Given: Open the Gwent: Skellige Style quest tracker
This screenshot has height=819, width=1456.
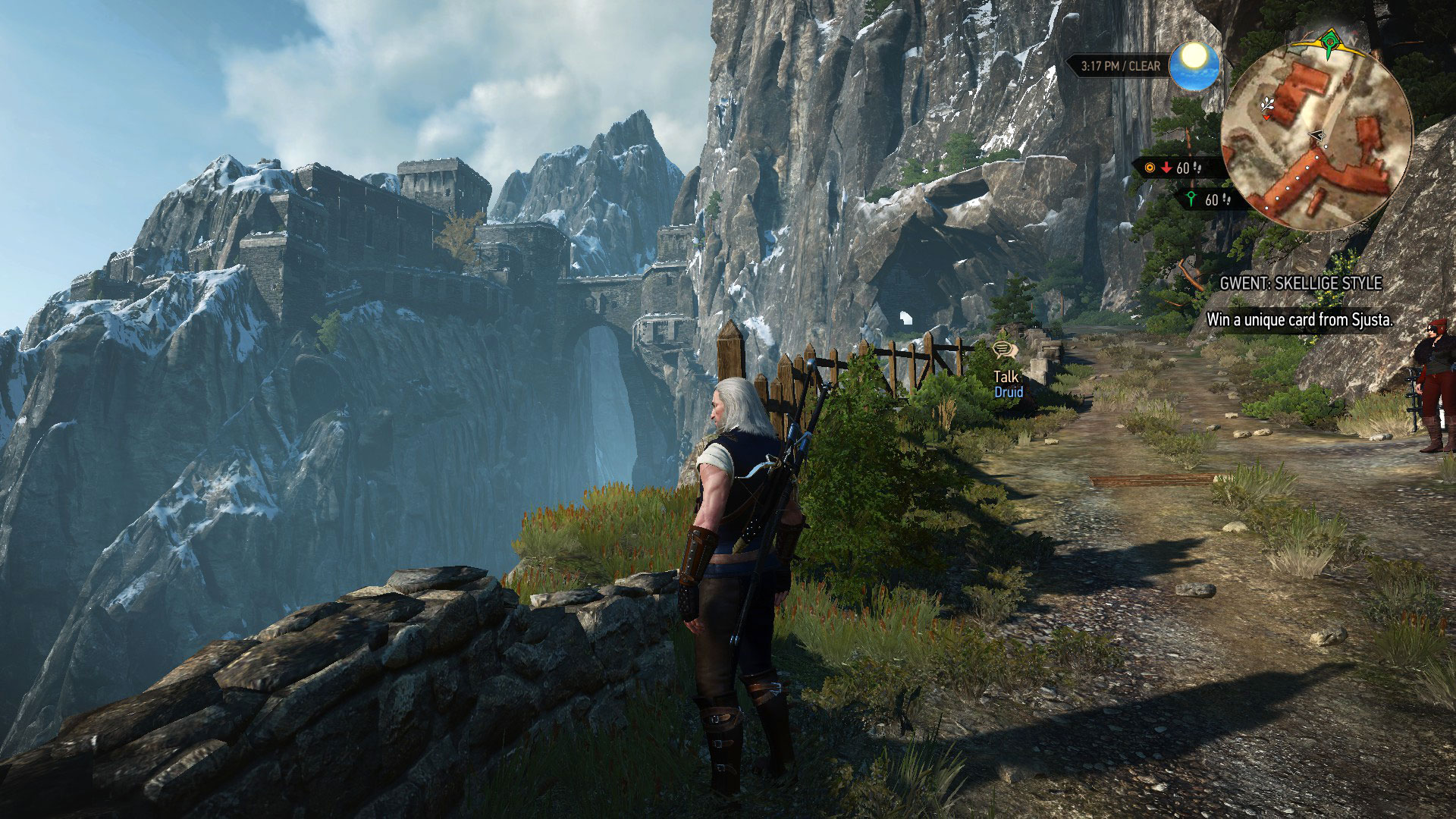Looking at the screenshot, I should [x=1301, y=283].
